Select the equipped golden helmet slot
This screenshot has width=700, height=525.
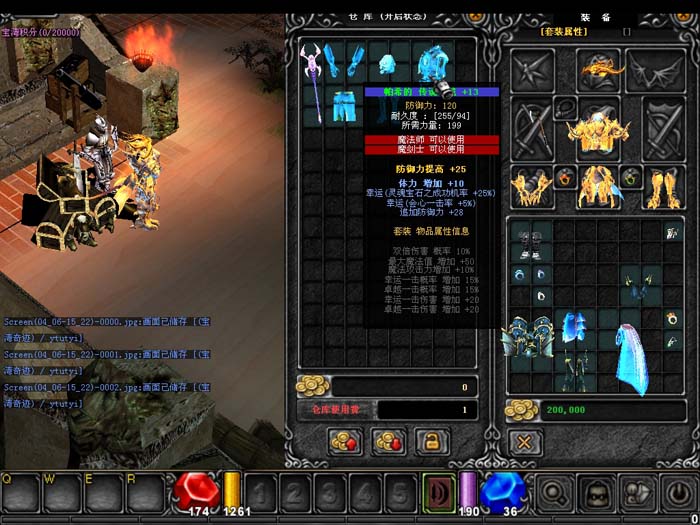pyautogui.click(x=599, y=69)
